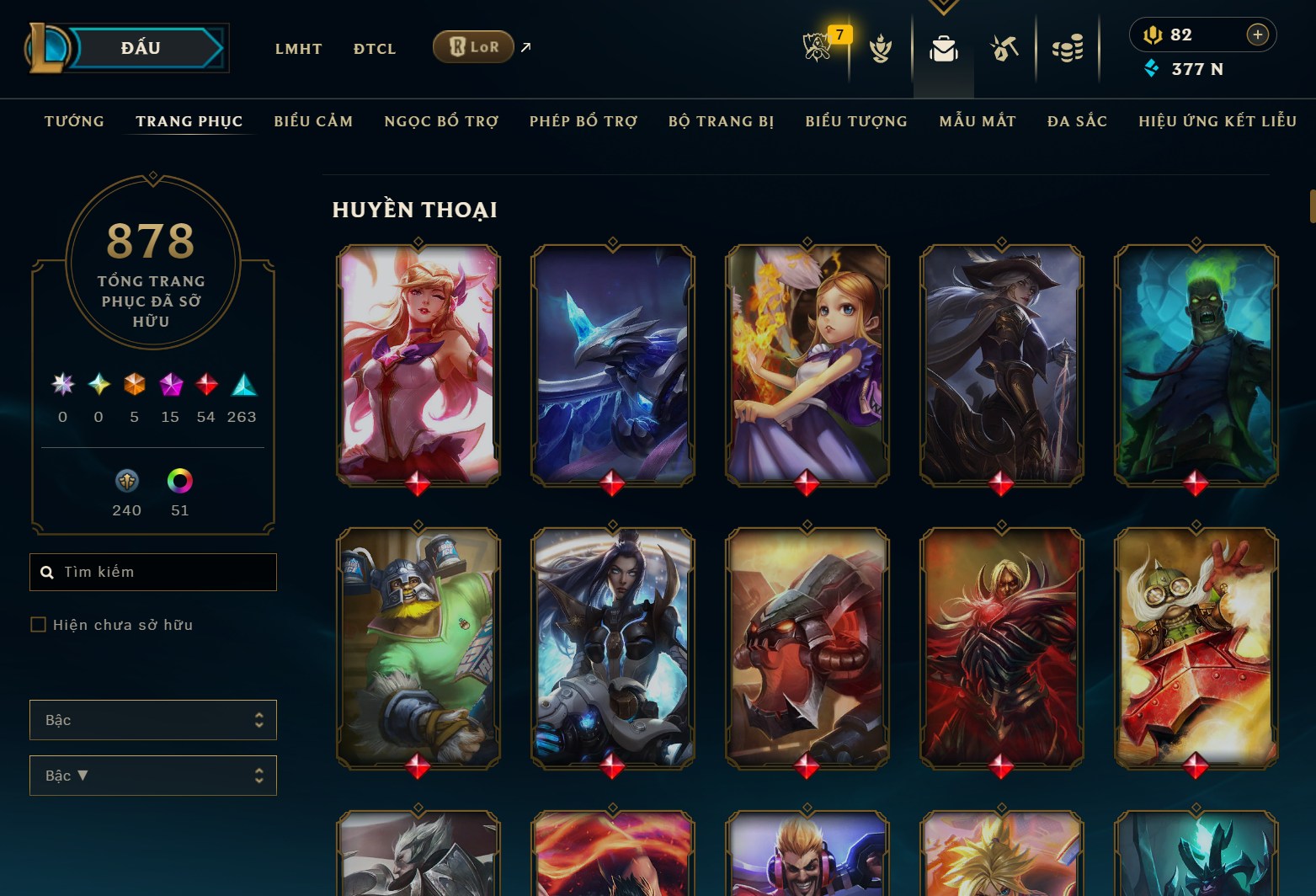Image resolution: width=1316 pixels, height=896 pixels.
Task: Open the 'Bậc ▼' sort order dropdown
Action: [152, 775]
